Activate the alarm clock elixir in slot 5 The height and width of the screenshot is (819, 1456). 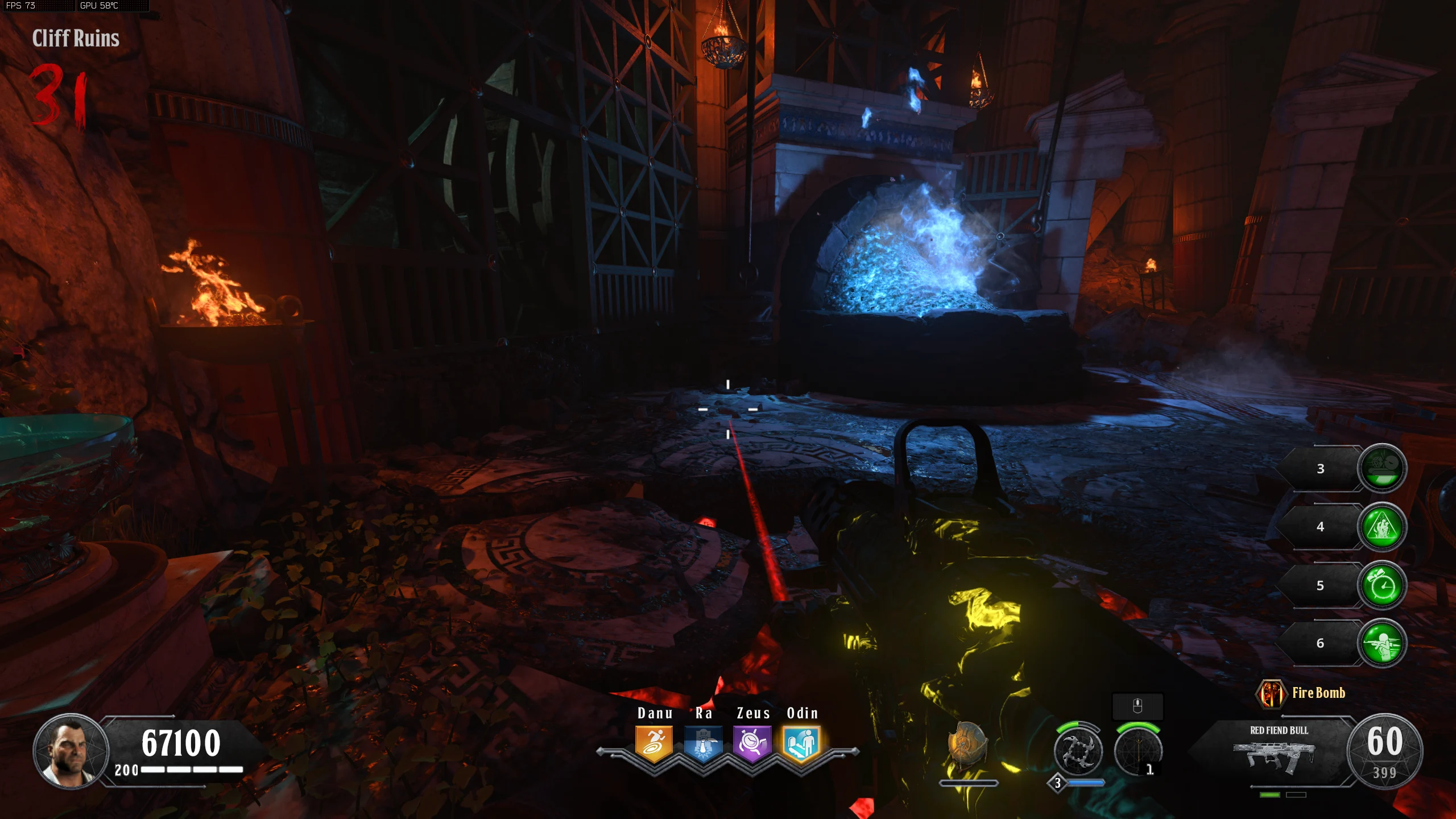(x=1382, y=585)
